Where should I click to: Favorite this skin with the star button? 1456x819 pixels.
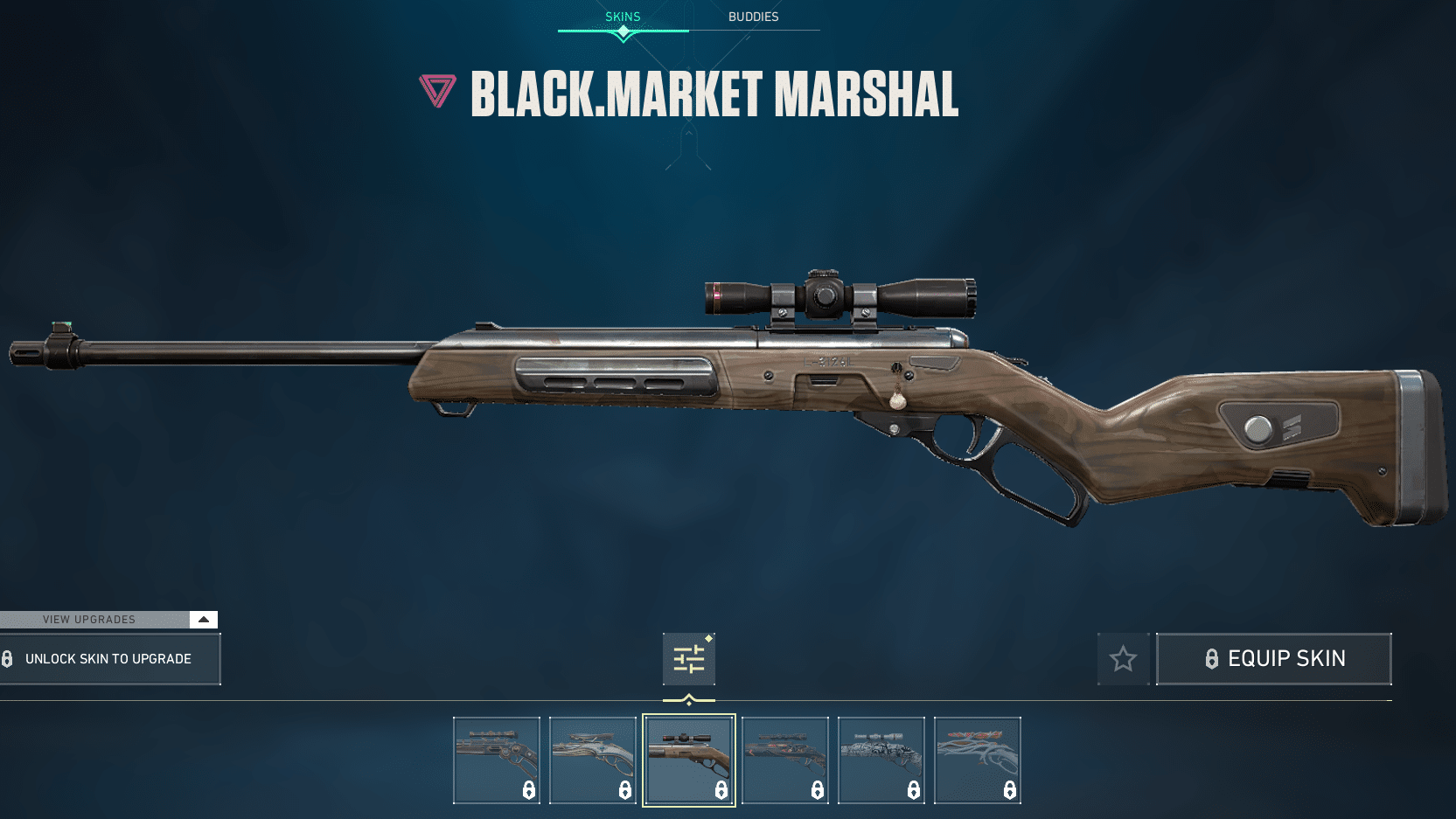(x=1123, y=659)
